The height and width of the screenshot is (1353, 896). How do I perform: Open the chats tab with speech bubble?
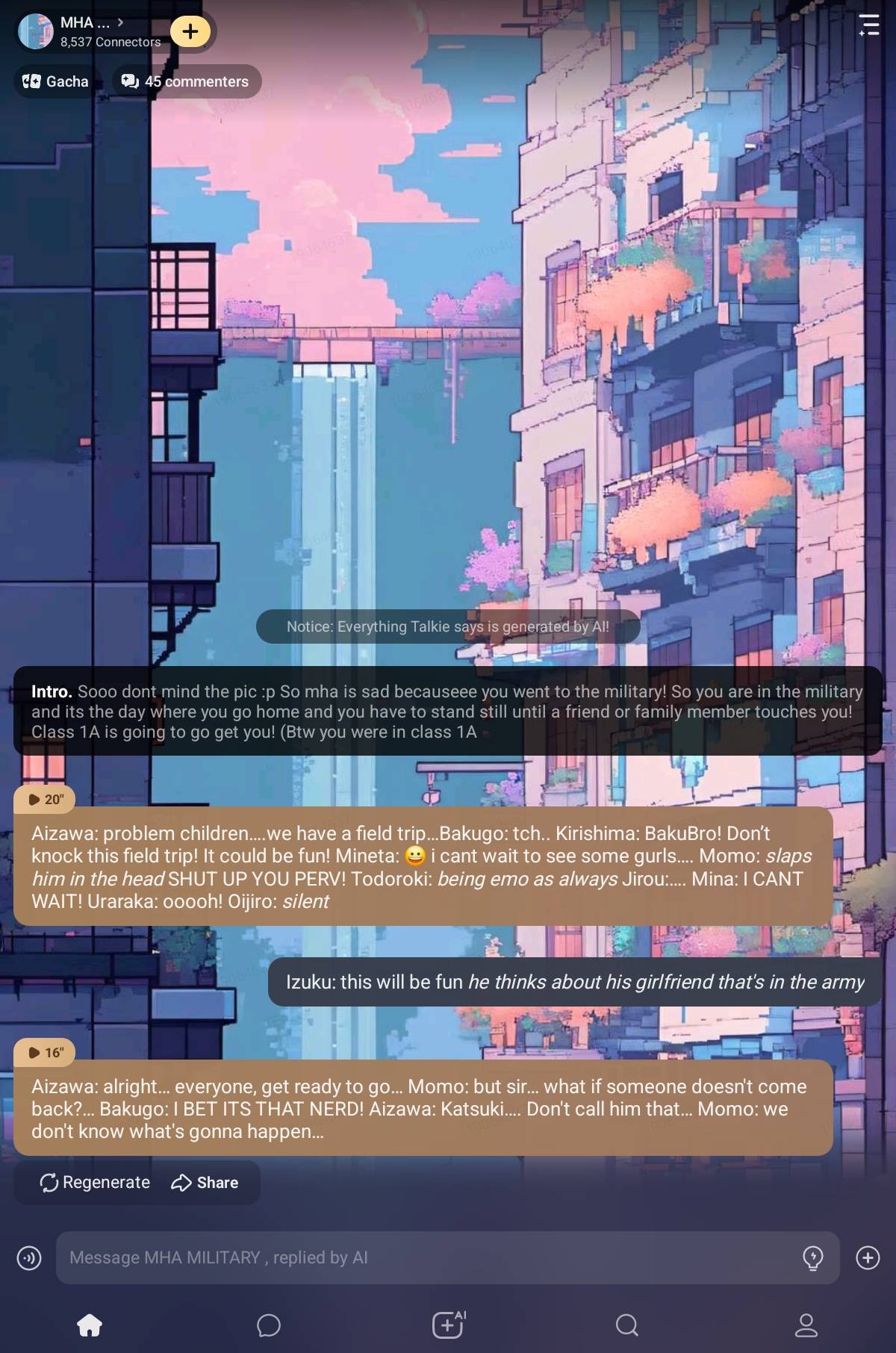pyautogui.click(x=269, y=1325)
